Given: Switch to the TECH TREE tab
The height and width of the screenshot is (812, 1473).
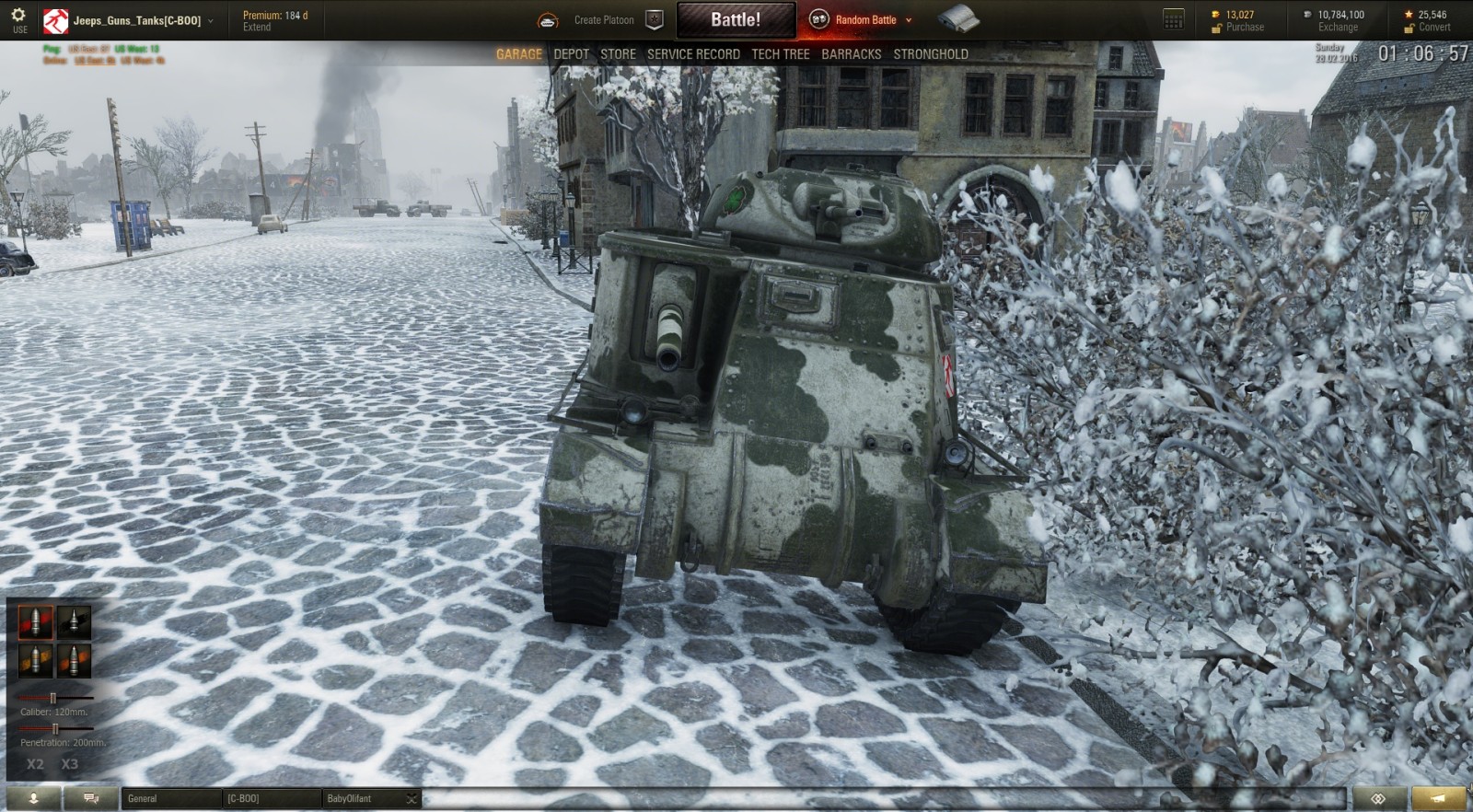Looking at the screenshot, I should [x=780, y=54].
